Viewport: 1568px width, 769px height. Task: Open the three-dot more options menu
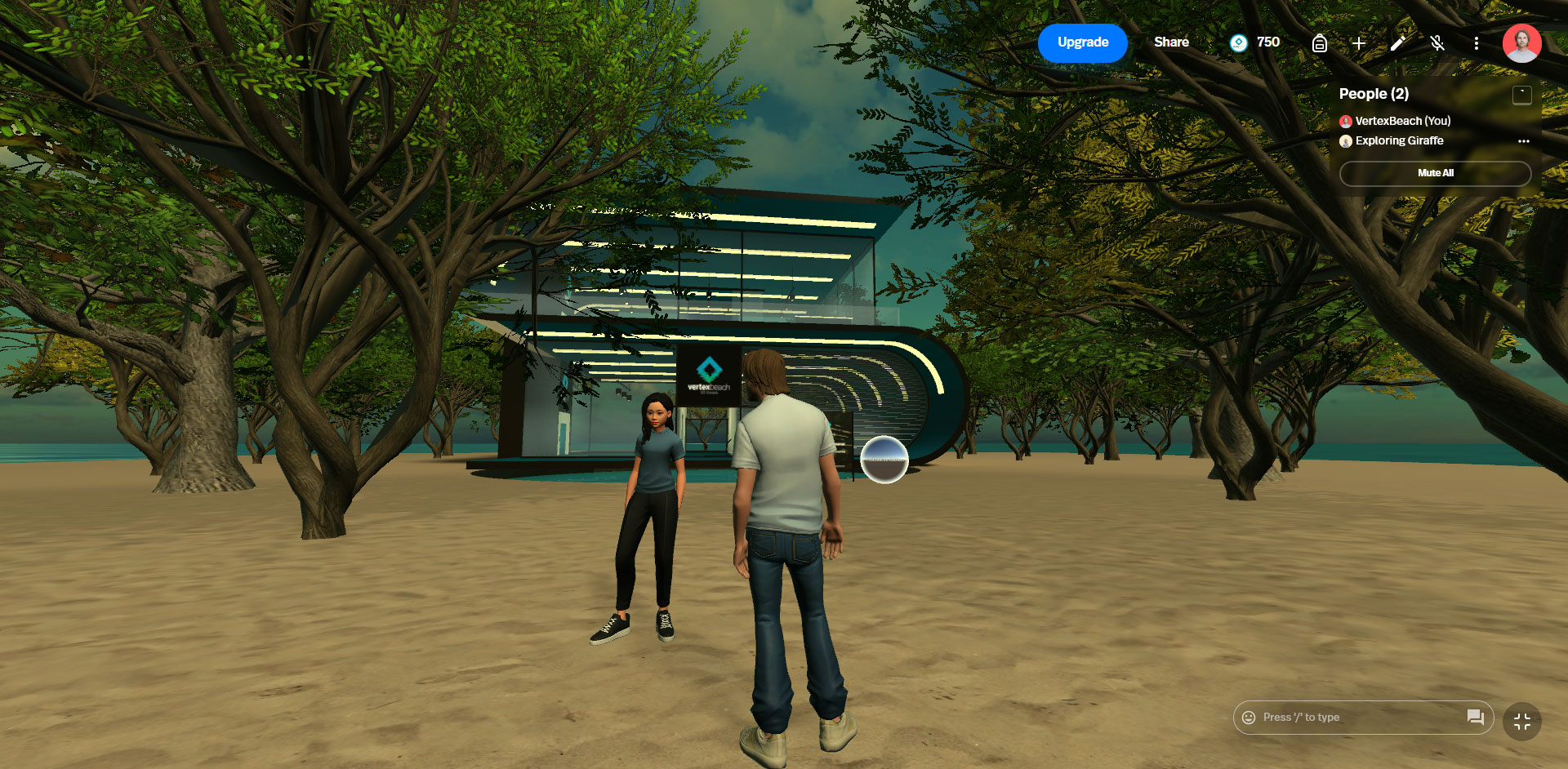click(x=1476, y=43)
